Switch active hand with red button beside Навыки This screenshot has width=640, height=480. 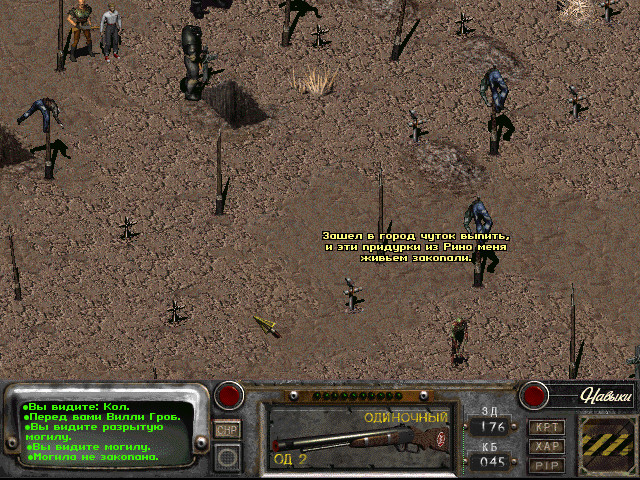click(x=534, y=393)
